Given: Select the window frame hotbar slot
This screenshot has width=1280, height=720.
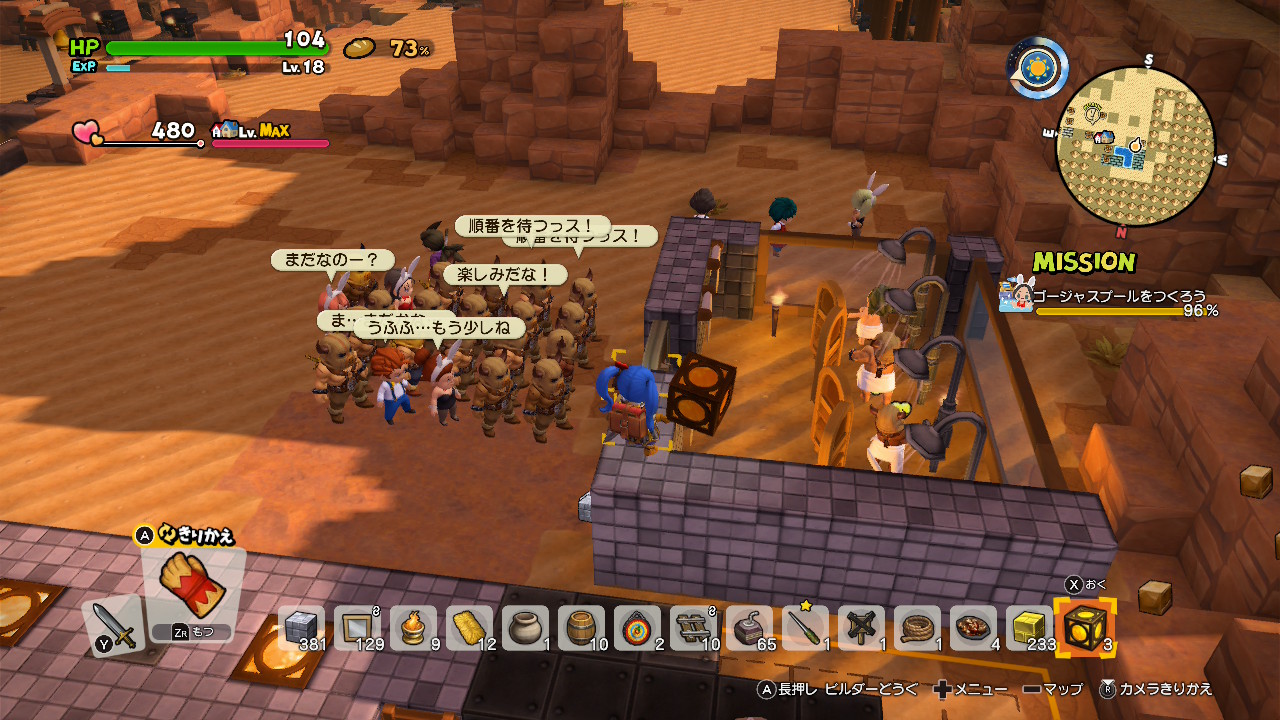Looking at the screenshot, I should (357, 629).
